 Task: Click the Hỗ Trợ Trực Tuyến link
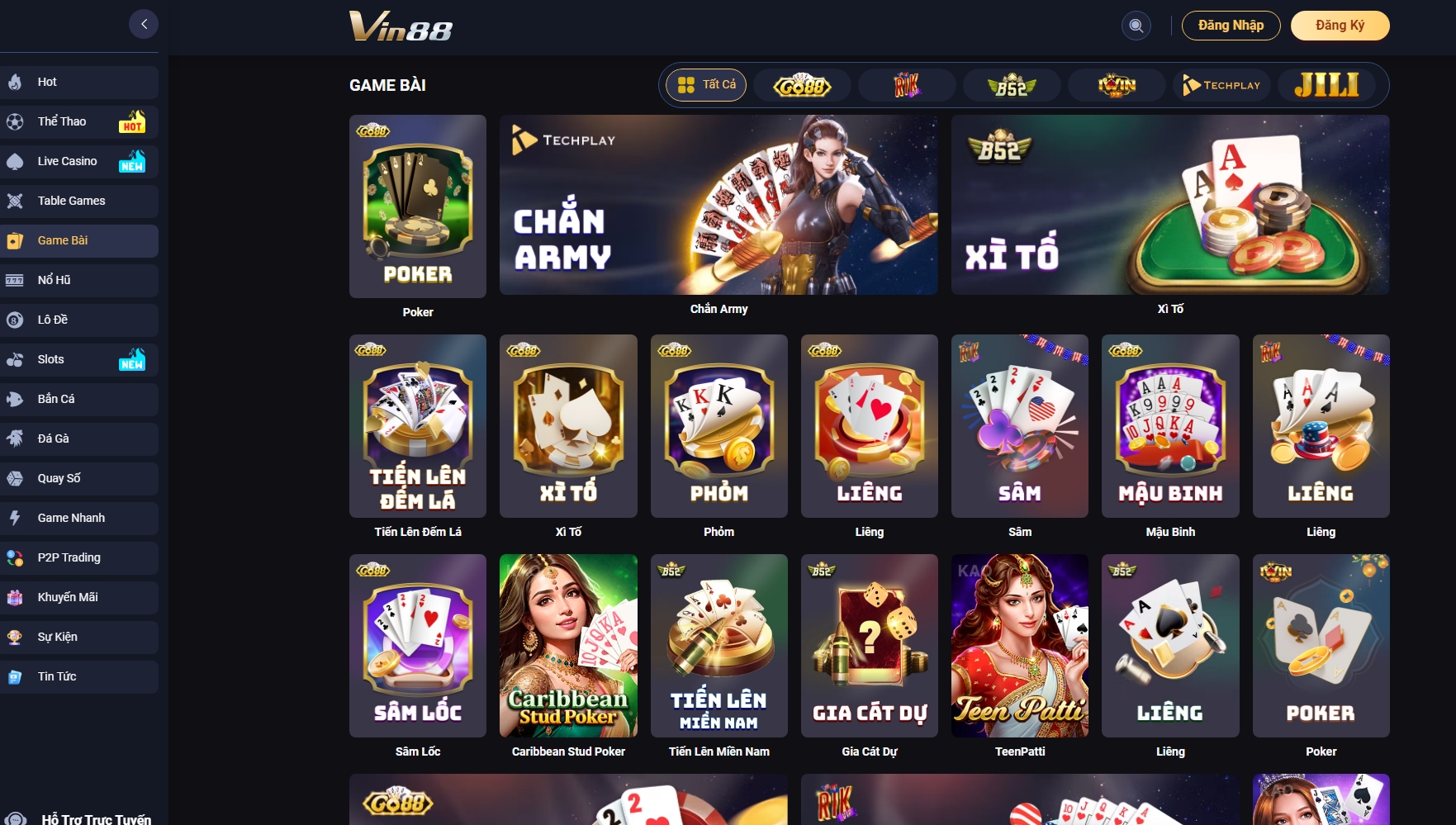pos(83,818)
